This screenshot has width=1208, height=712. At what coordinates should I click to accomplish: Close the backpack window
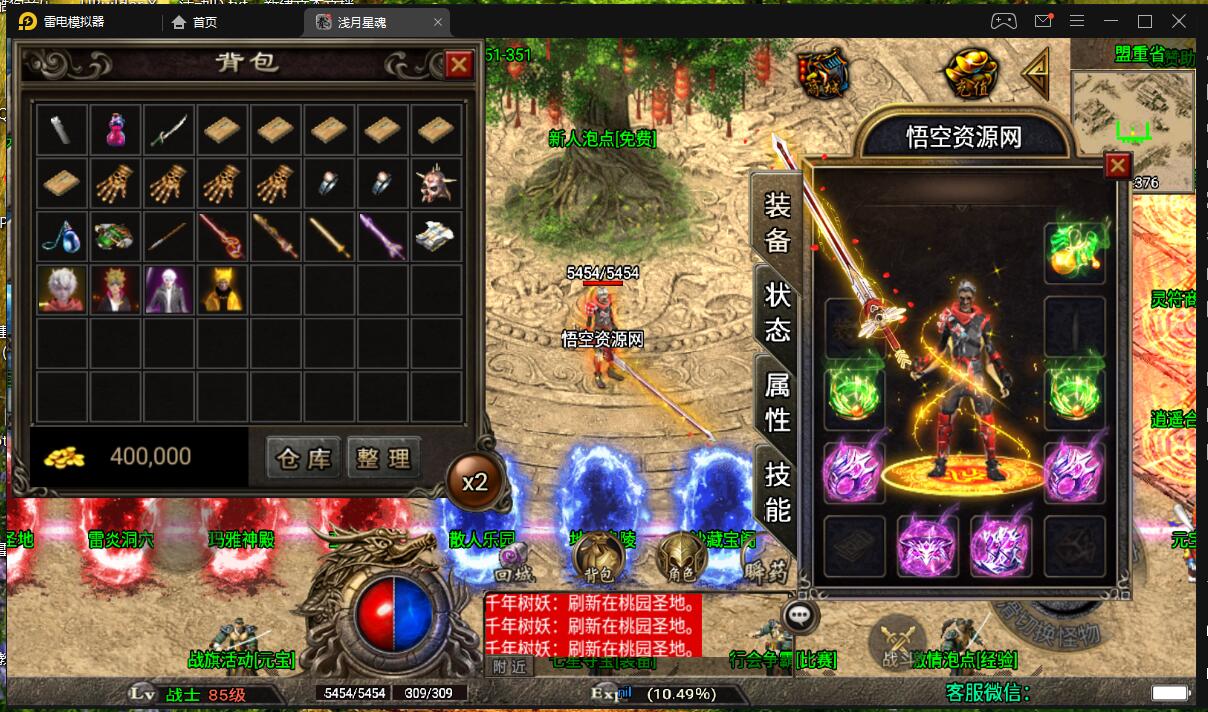459,65
